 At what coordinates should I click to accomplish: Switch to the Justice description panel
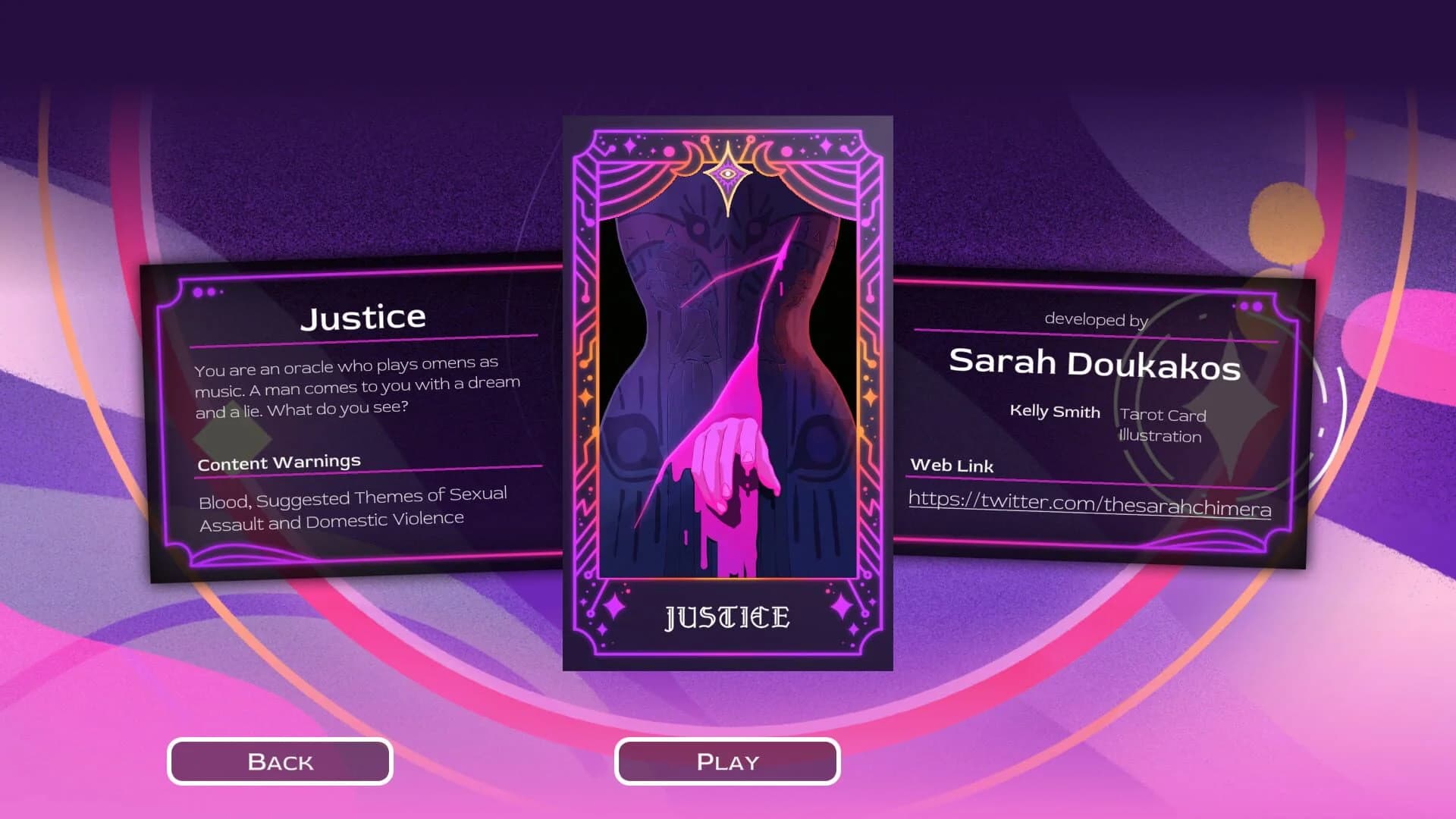[364, 316]
